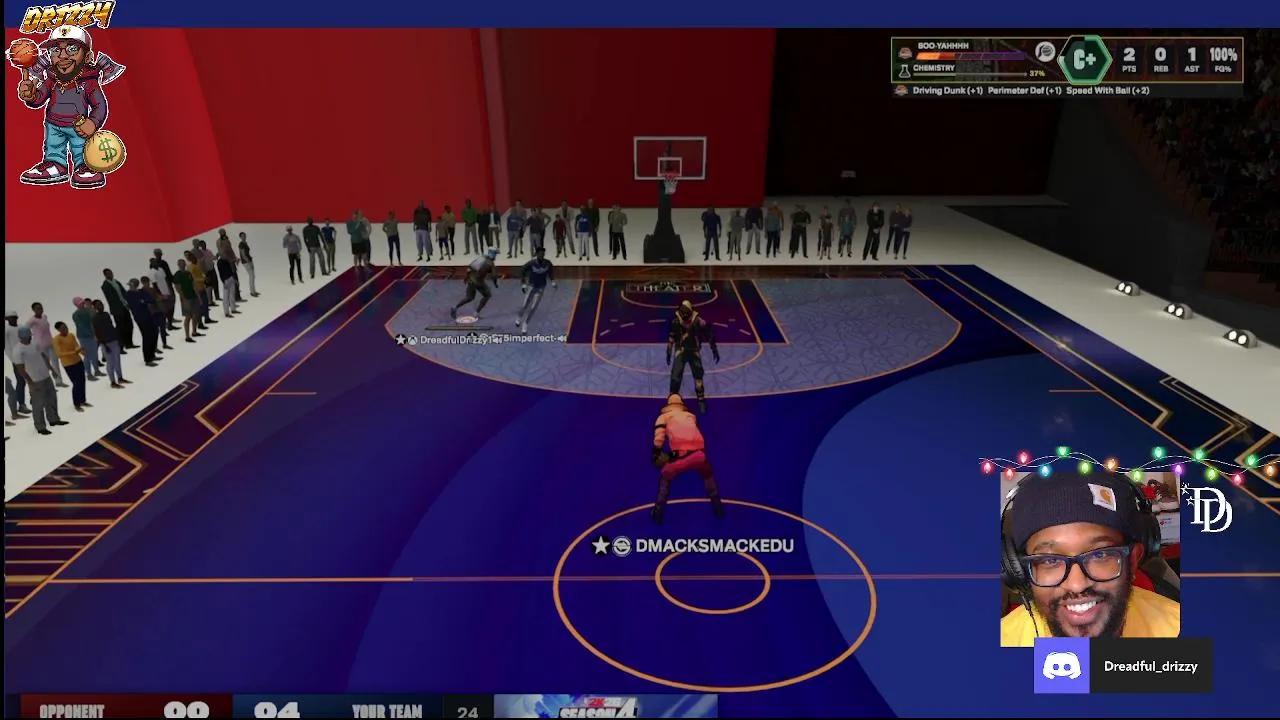Click the Chemistry flask icon
Image resolution: width=1280 pixels, height=720 pixels.
[905, 71]
